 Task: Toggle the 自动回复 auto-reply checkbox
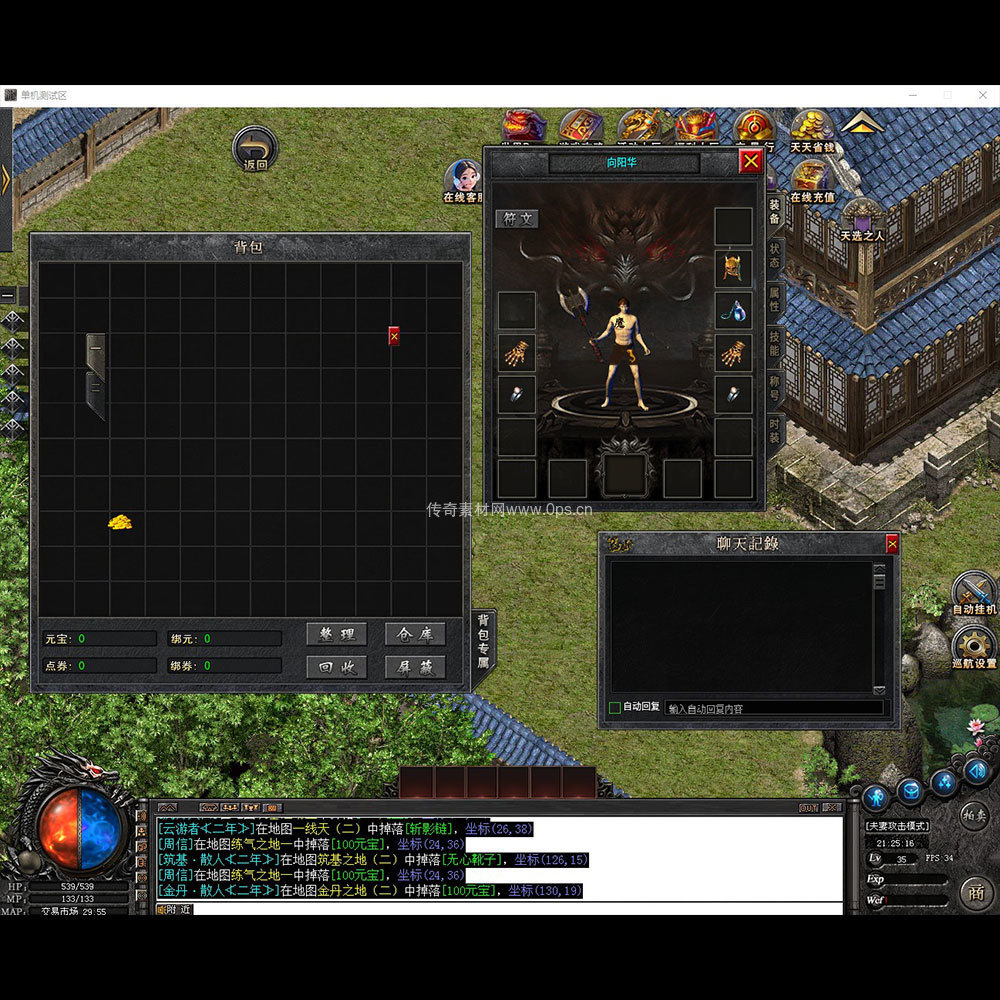pyautogui.click(x=615, y=708)
